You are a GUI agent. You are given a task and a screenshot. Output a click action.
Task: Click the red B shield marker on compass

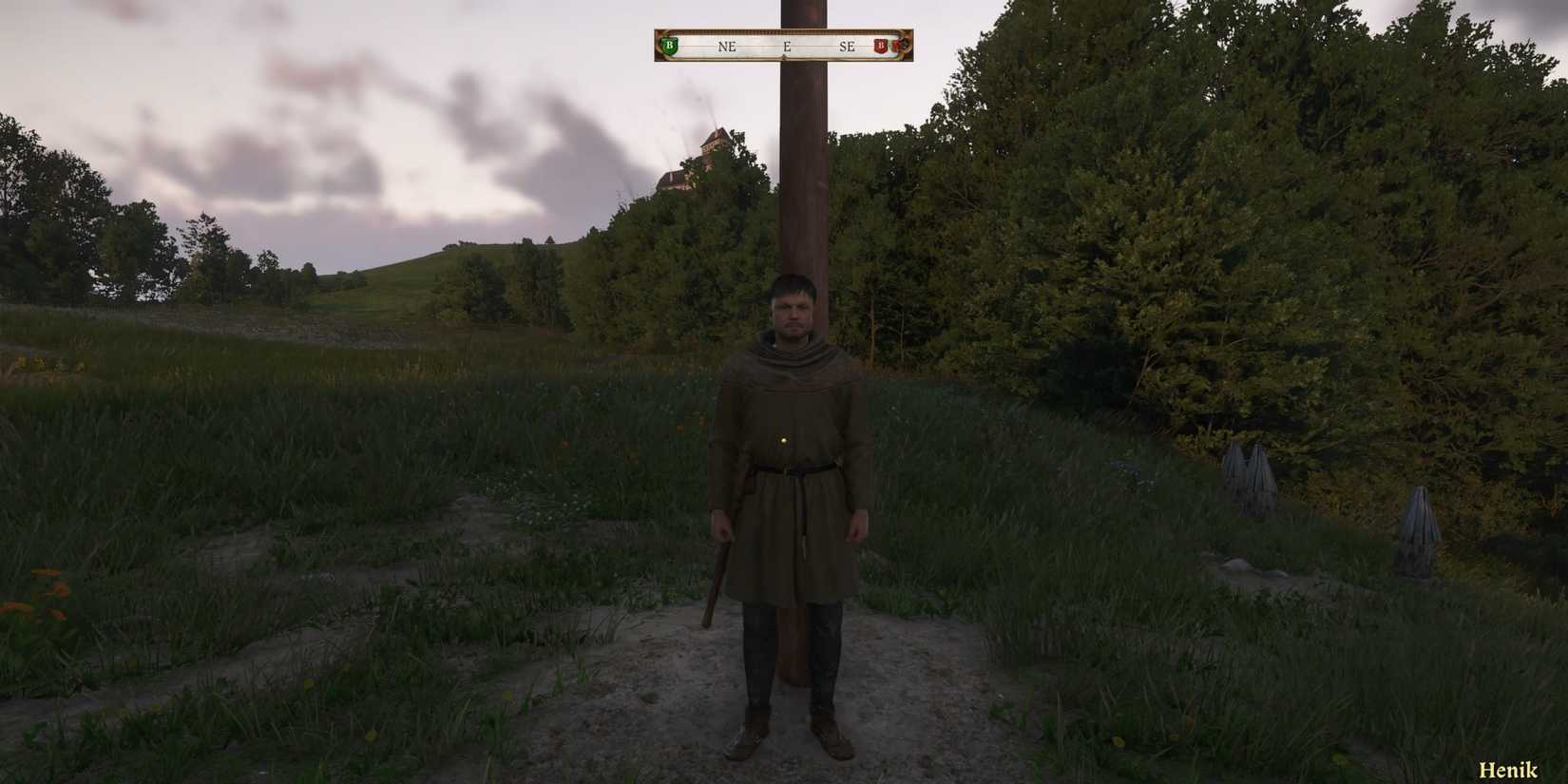882,45
